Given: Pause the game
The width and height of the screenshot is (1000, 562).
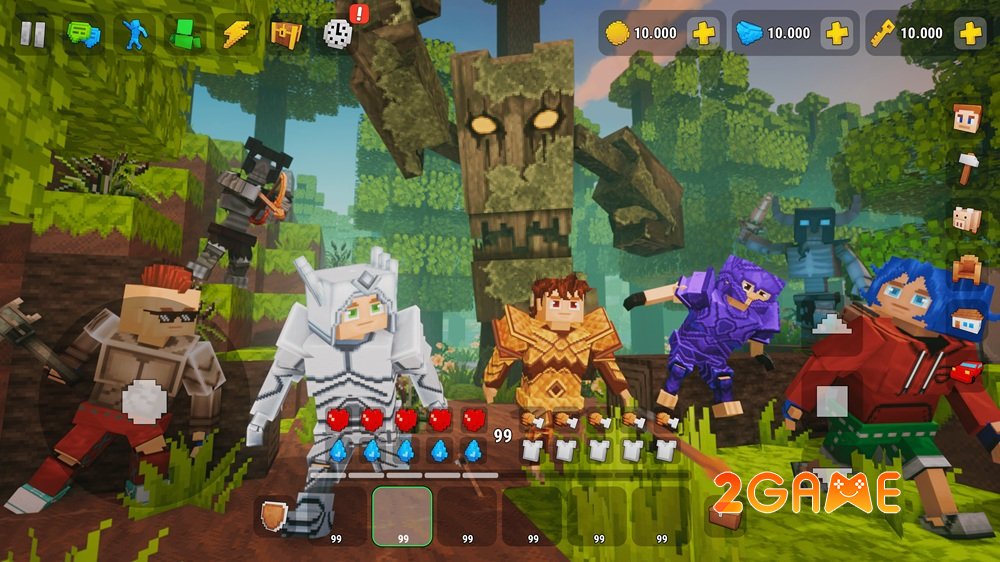Looking at the screenshot, I should point(33,34).
